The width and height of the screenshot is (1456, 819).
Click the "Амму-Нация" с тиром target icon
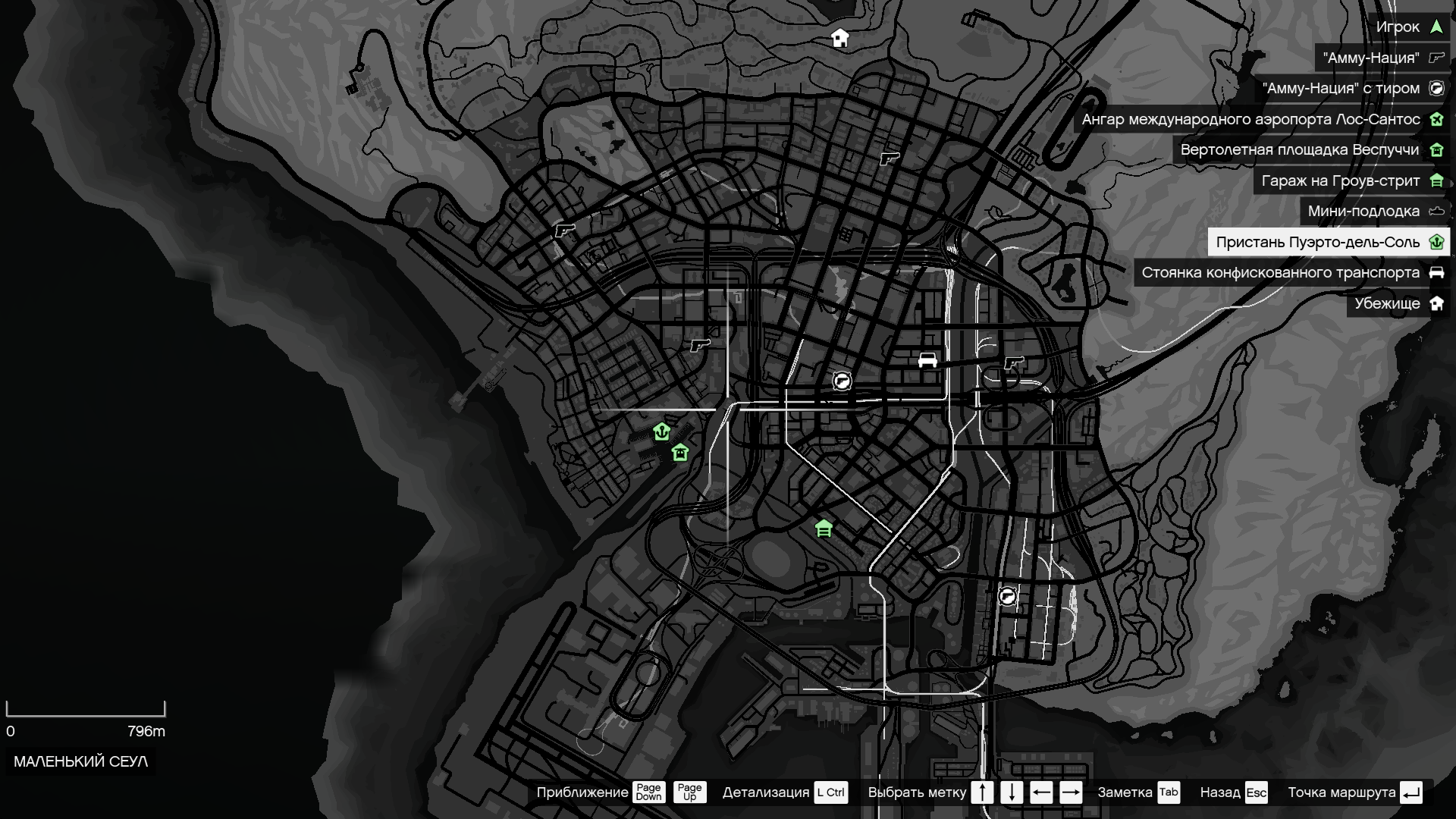click(1436, 88)
